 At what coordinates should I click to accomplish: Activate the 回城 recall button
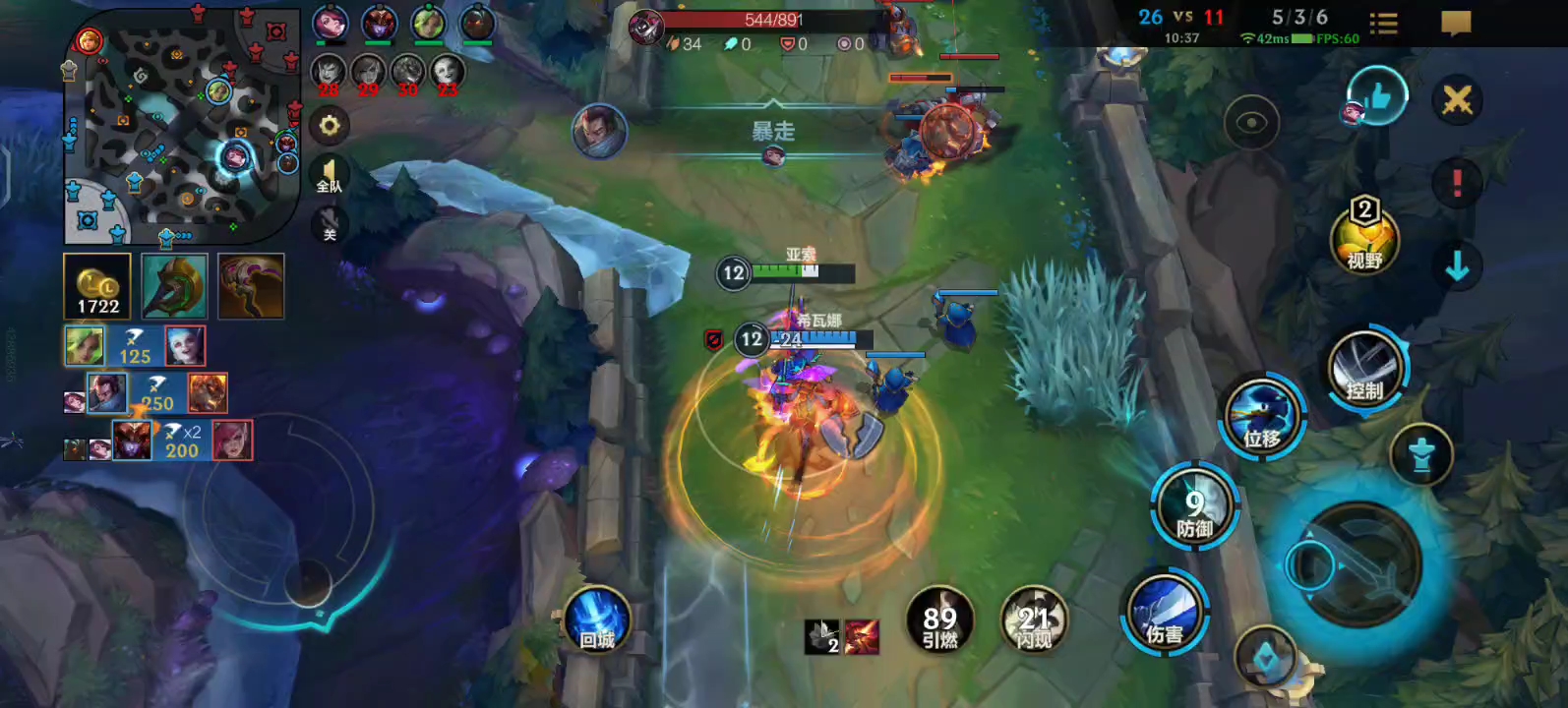[597, 619]
